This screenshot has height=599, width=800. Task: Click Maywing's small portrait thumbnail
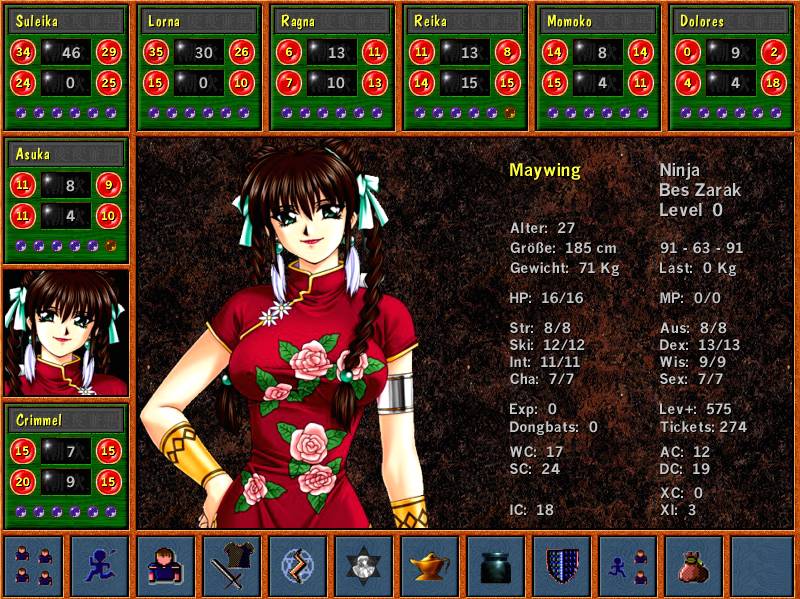point(67,333)
